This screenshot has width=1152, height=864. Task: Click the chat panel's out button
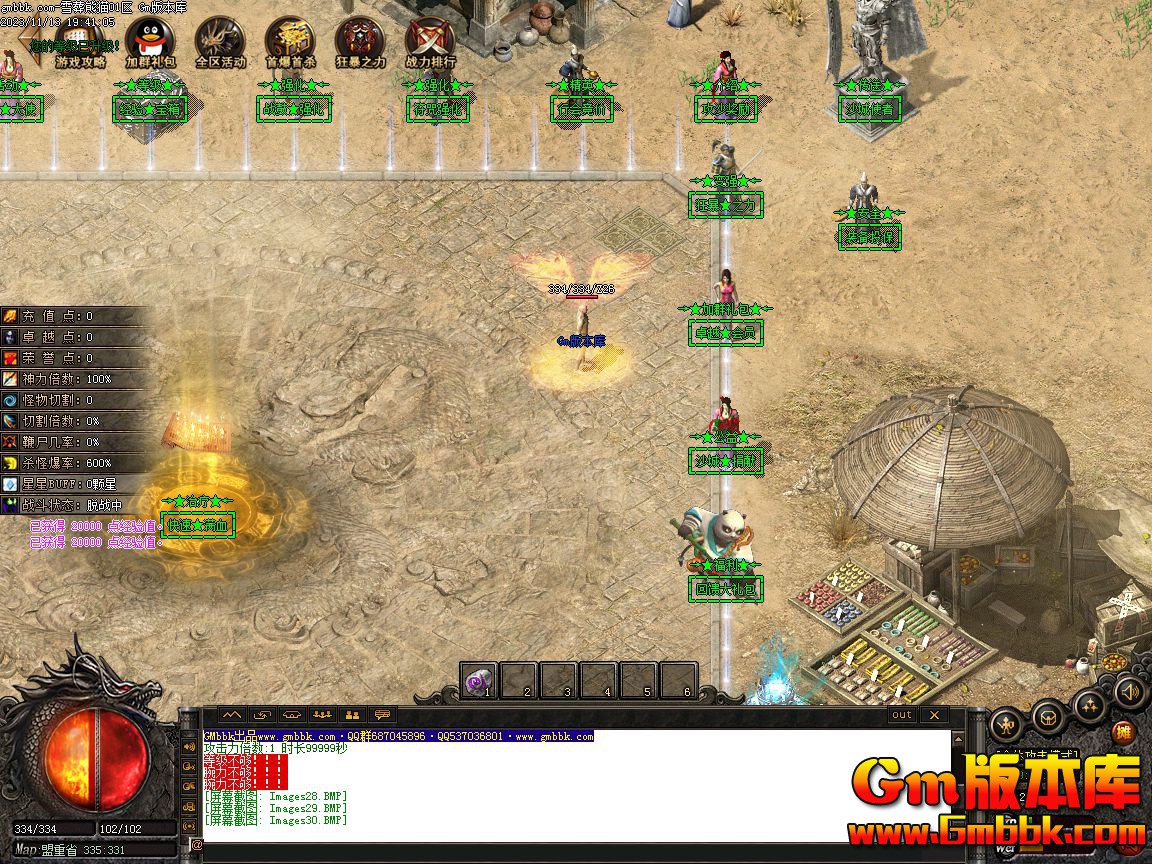pos(902,715)
